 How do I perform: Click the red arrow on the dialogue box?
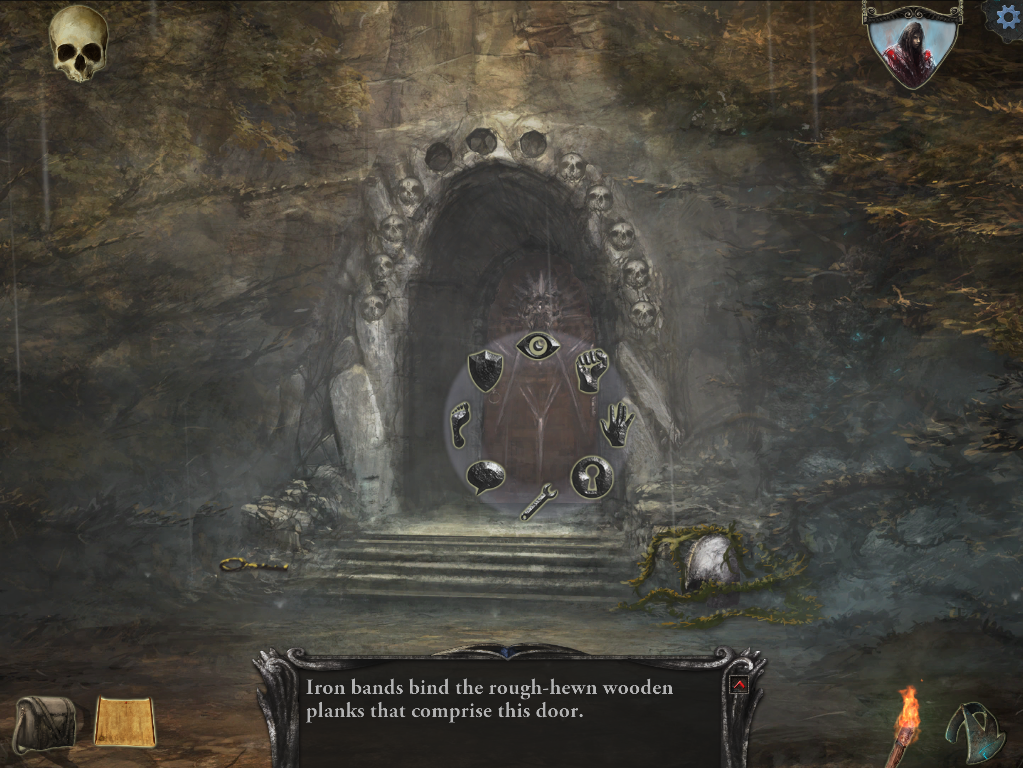click(x=740, y=685)
